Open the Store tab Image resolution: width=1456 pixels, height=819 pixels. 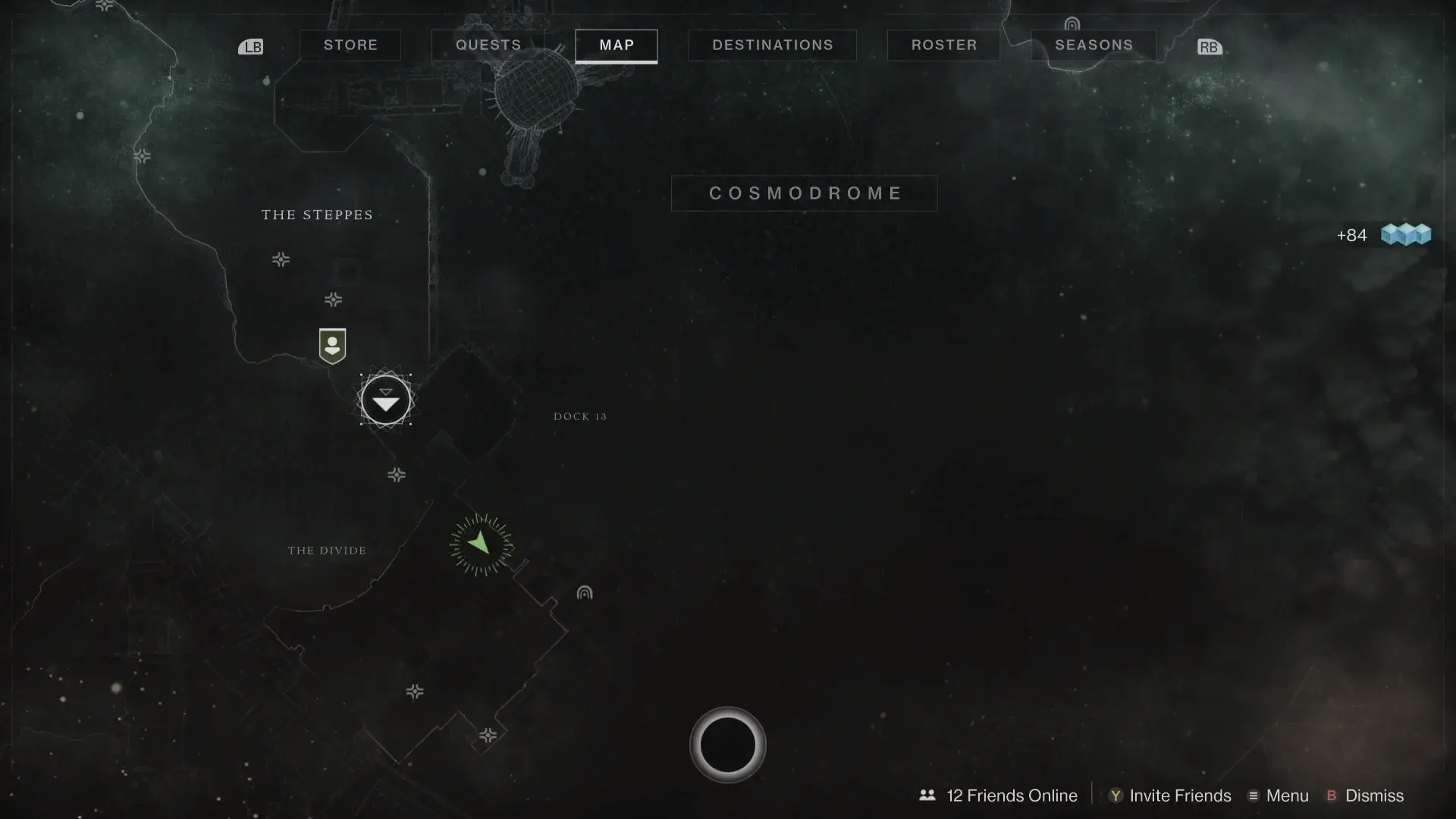click(350, 45)
